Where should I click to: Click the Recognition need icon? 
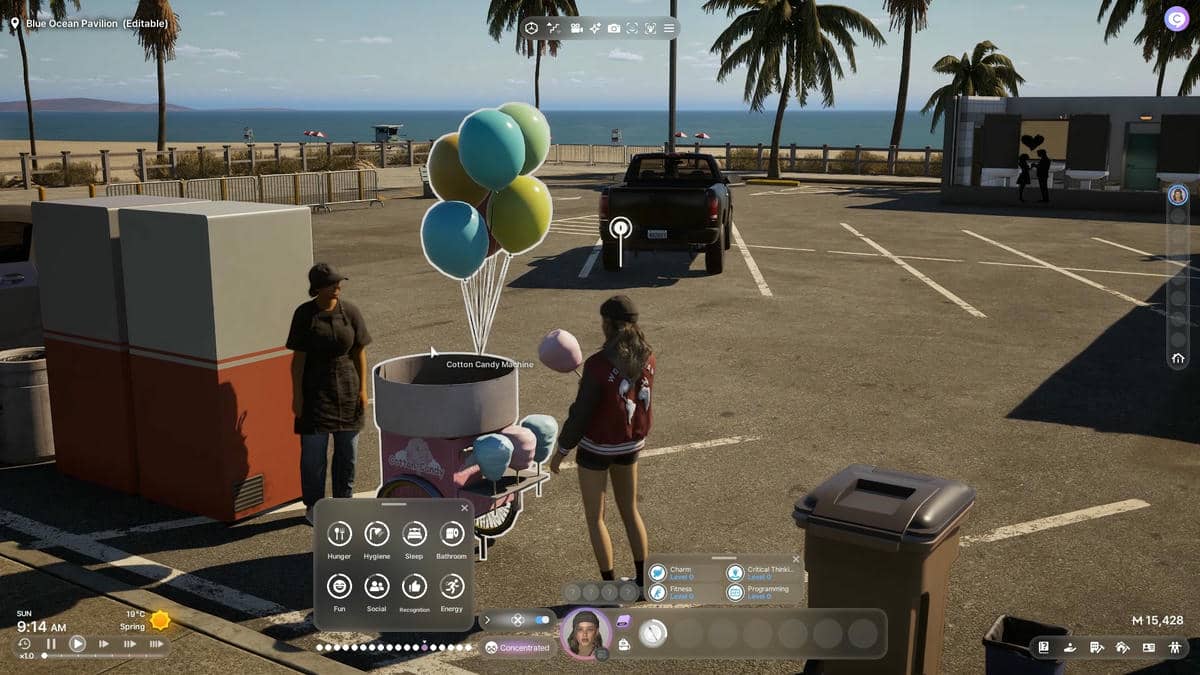point(414,586)
